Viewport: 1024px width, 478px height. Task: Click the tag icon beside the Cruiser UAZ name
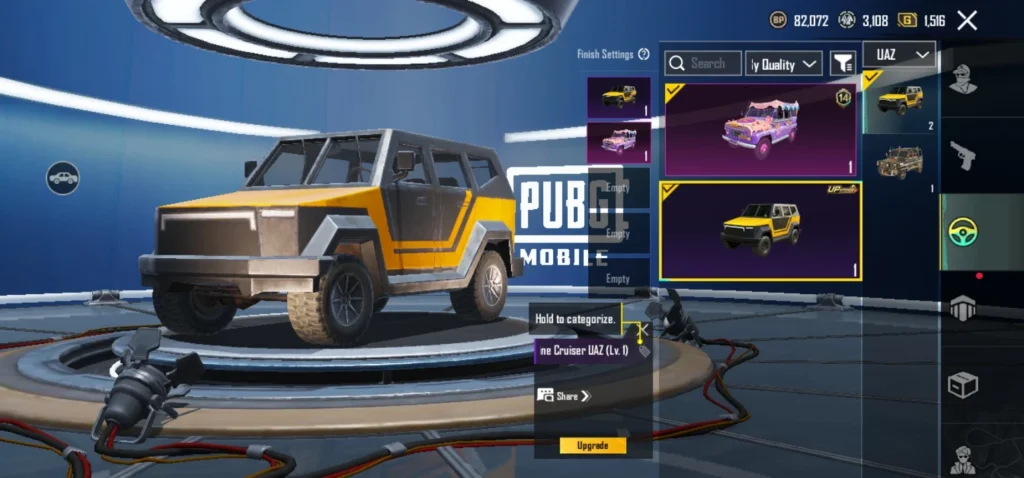(643, 351)
